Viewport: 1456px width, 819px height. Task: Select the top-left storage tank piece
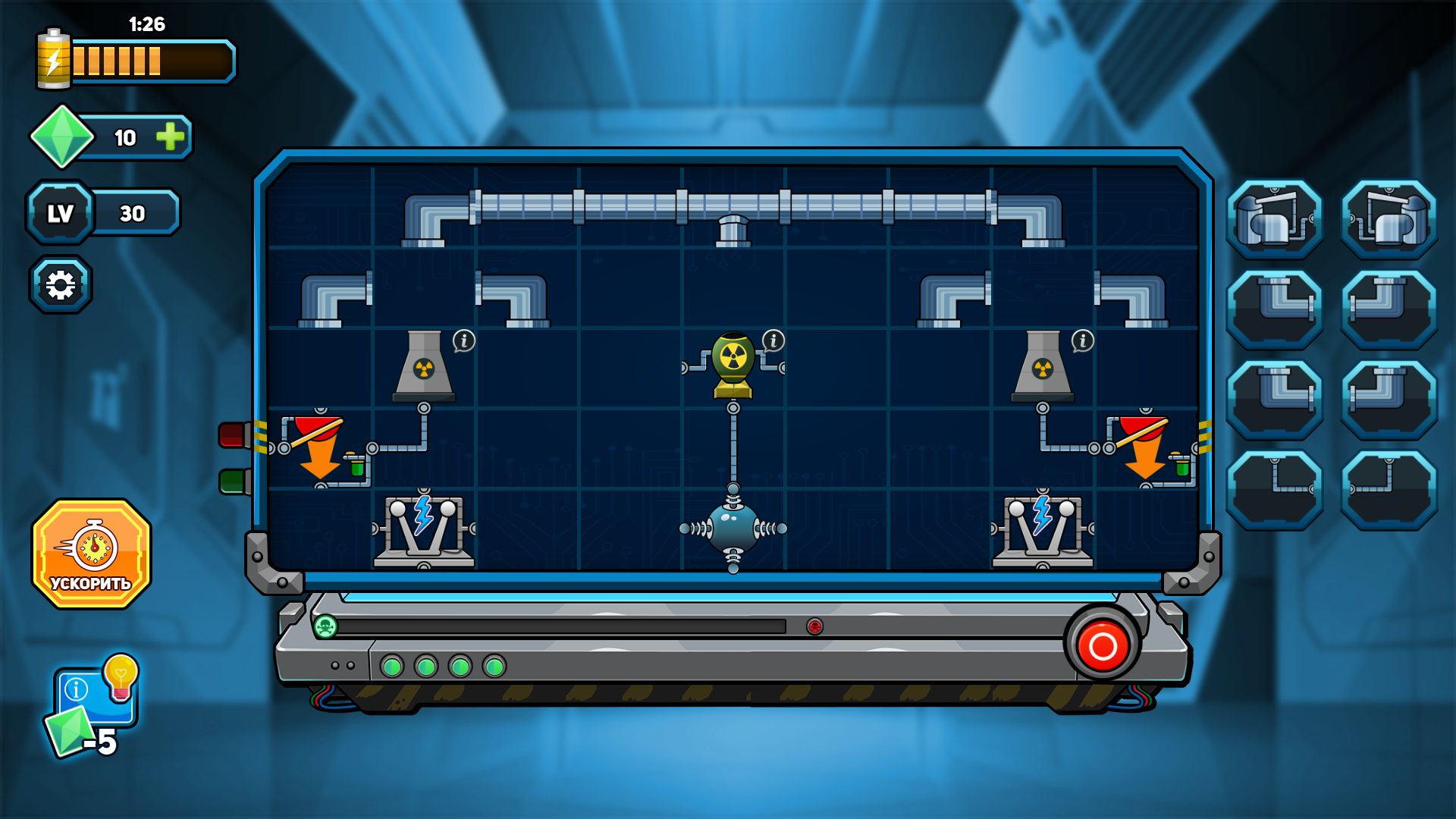tap(1276, 219)
